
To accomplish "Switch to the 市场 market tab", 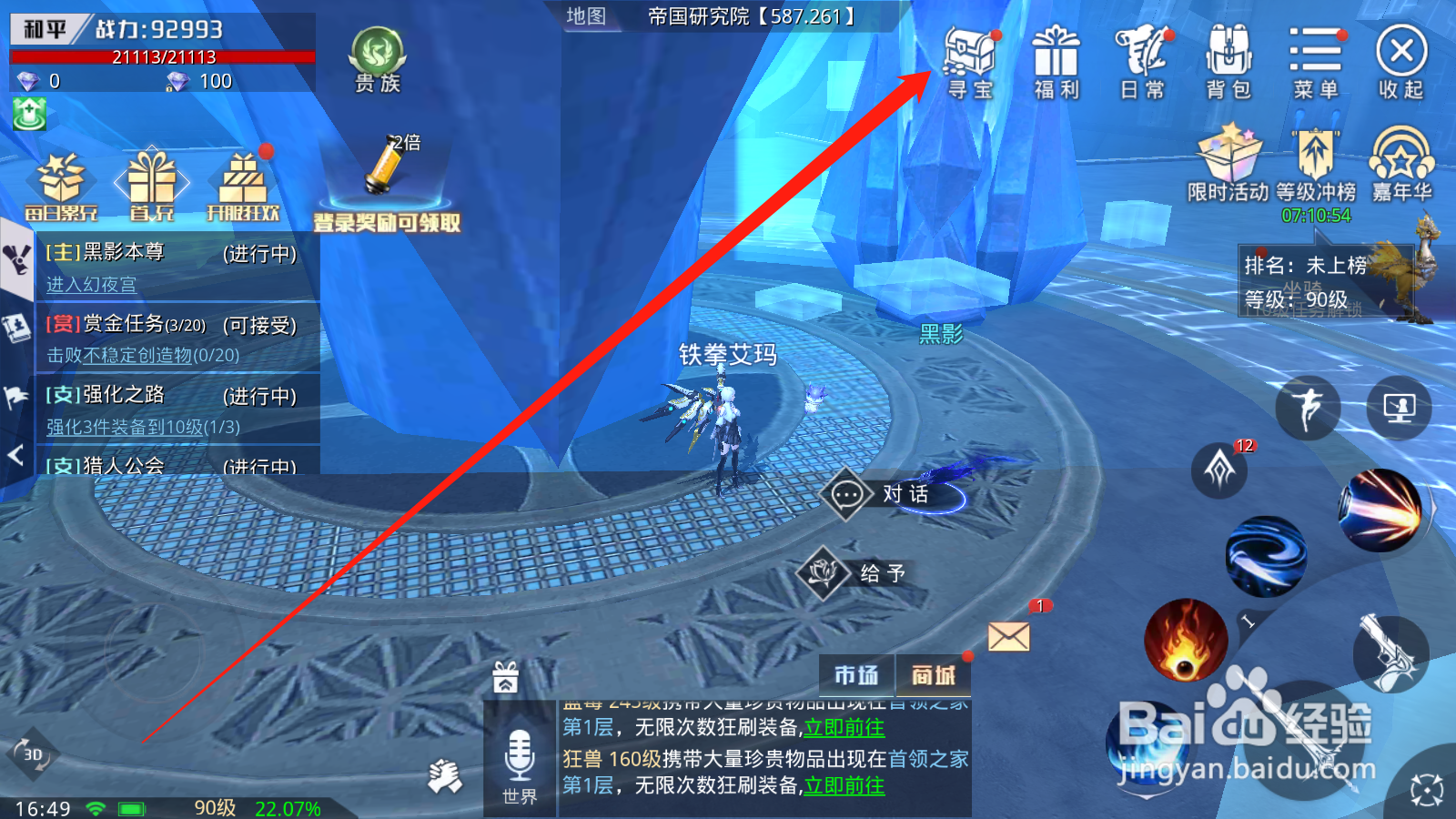I will (x=858, y=676).
